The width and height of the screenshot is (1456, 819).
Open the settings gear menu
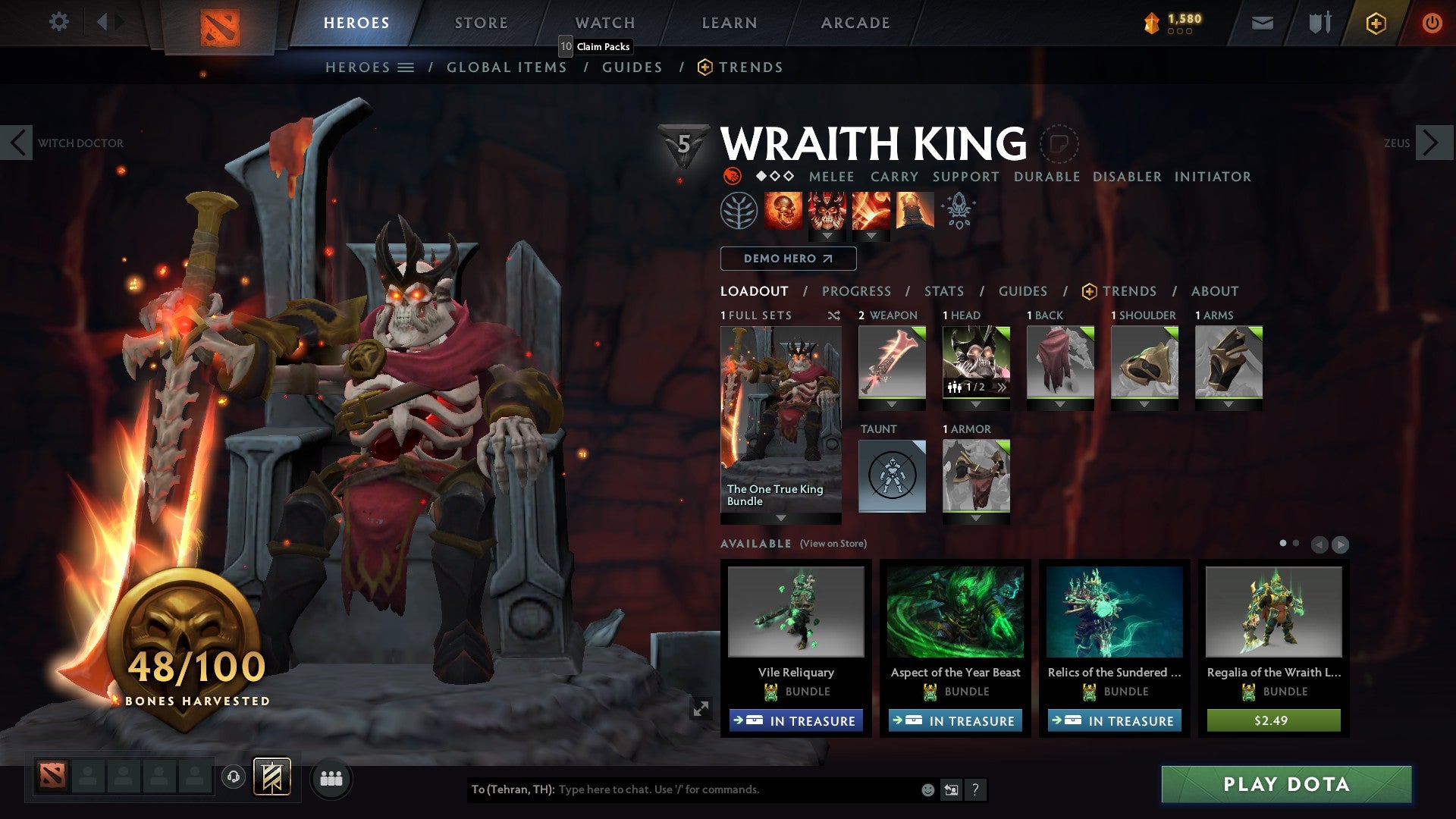click(x=59, y=22)
